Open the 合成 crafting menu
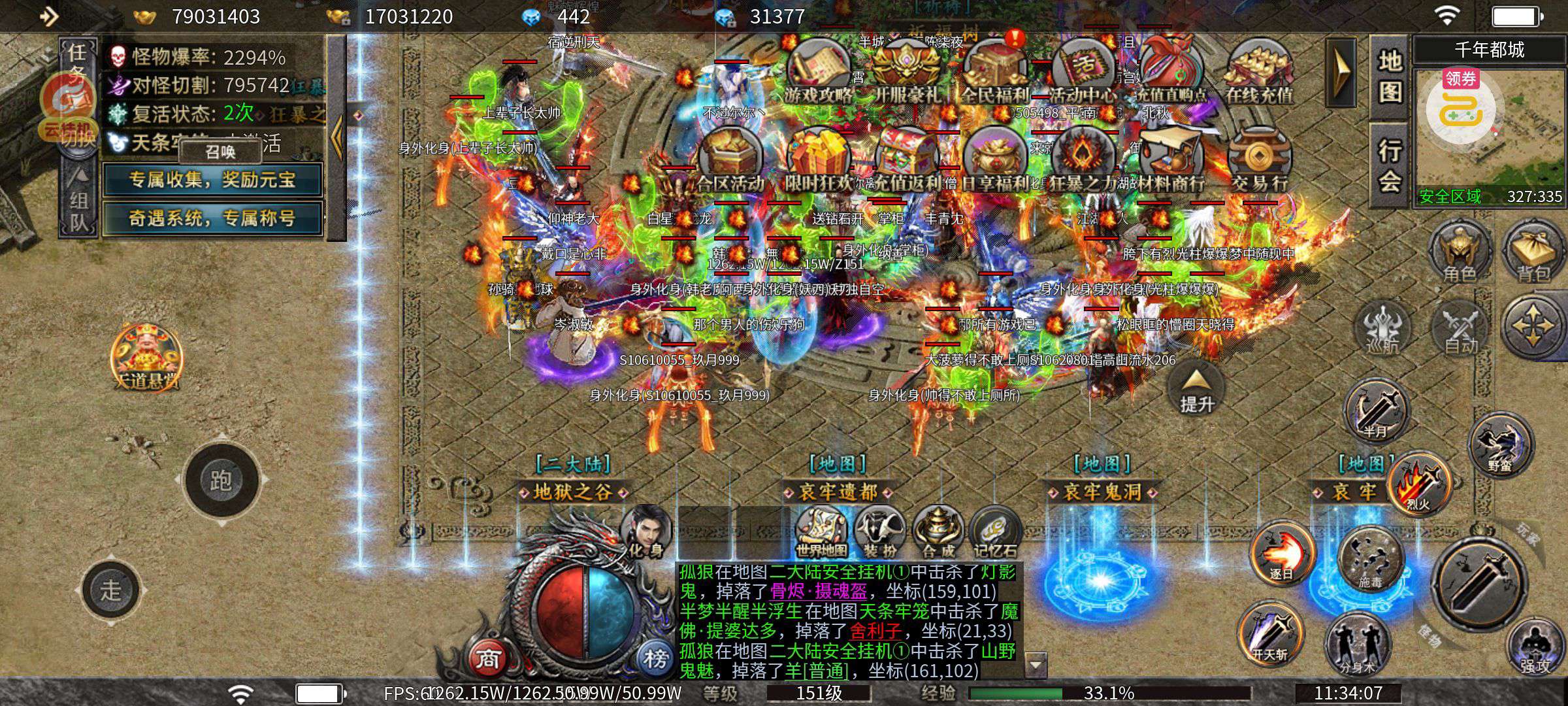The image size is (1568, 706). pyautogui.click(x=938, y=533)
